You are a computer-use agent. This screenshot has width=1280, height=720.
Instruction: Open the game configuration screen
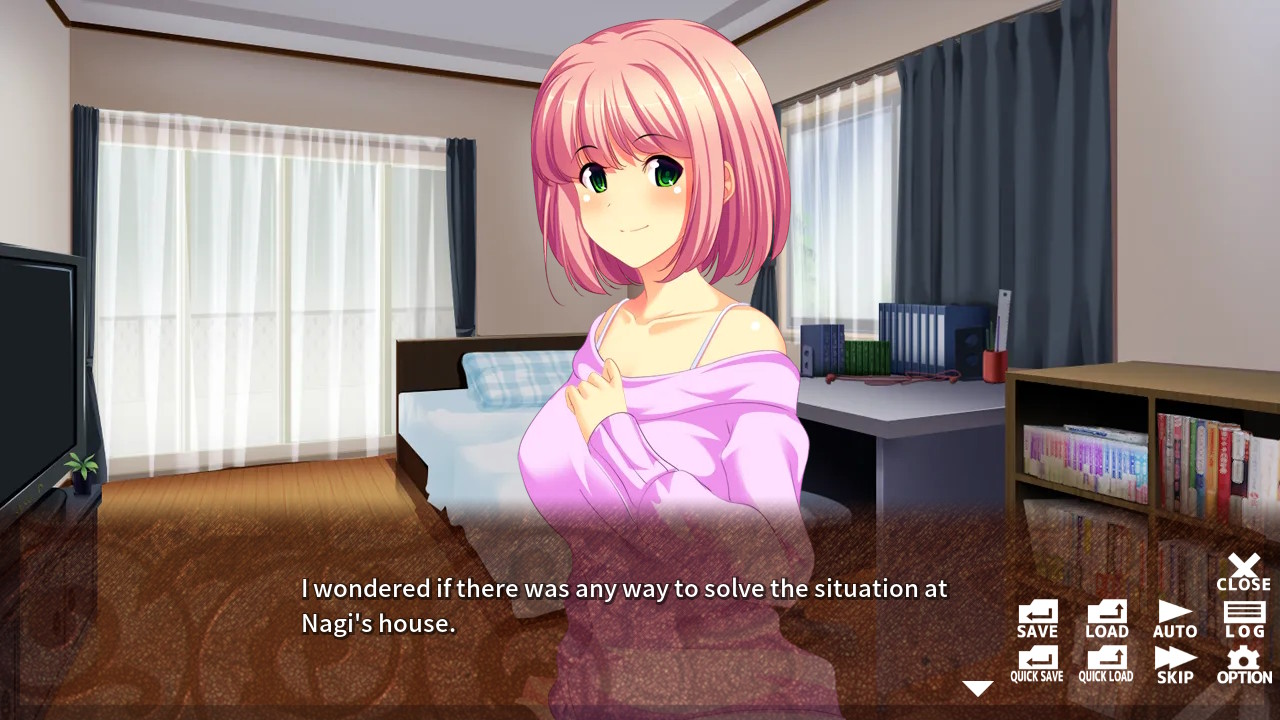[x=1243, y=663]
